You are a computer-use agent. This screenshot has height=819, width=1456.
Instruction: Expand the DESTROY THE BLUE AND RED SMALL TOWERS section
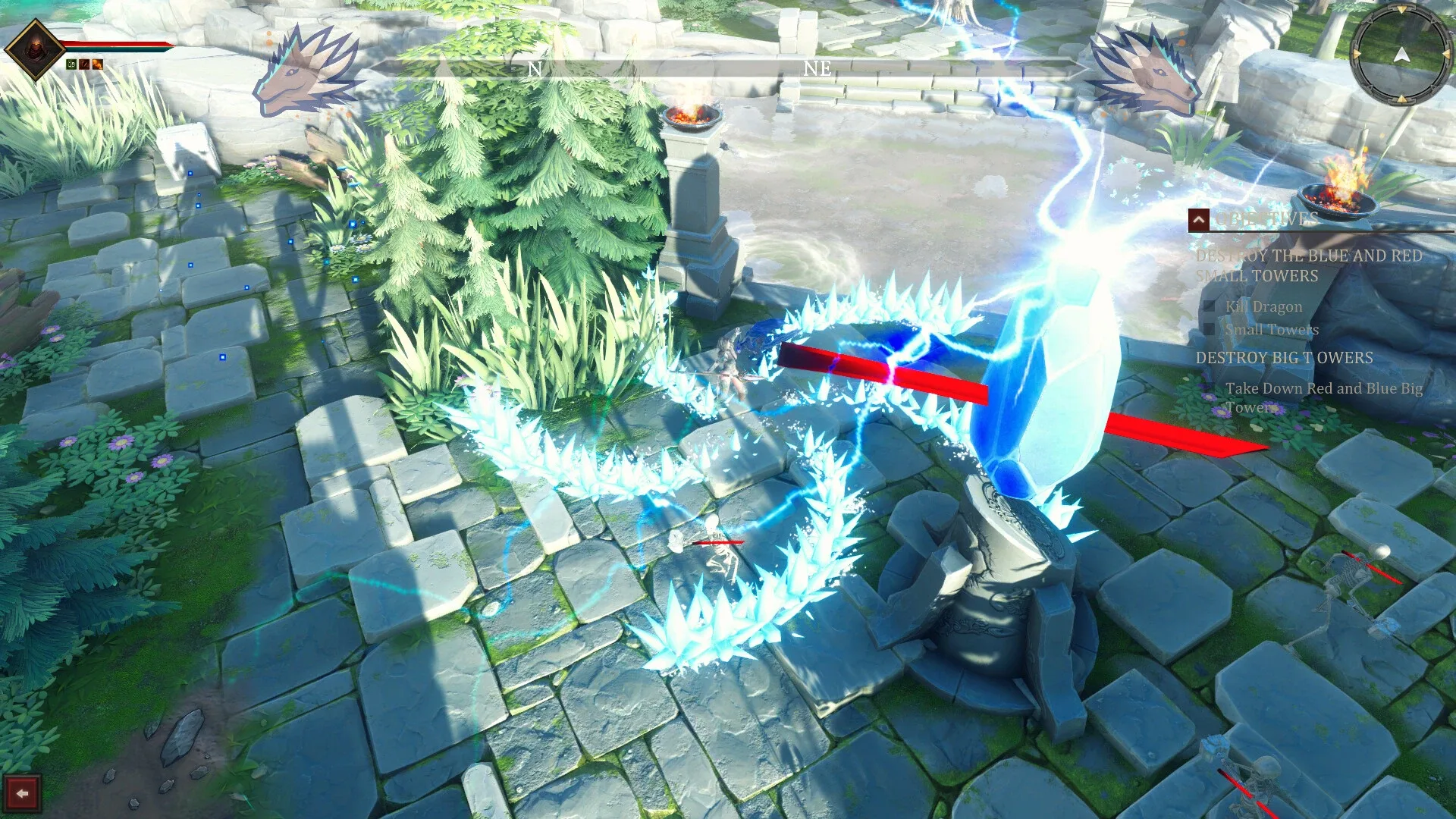tap(1309, 265)
